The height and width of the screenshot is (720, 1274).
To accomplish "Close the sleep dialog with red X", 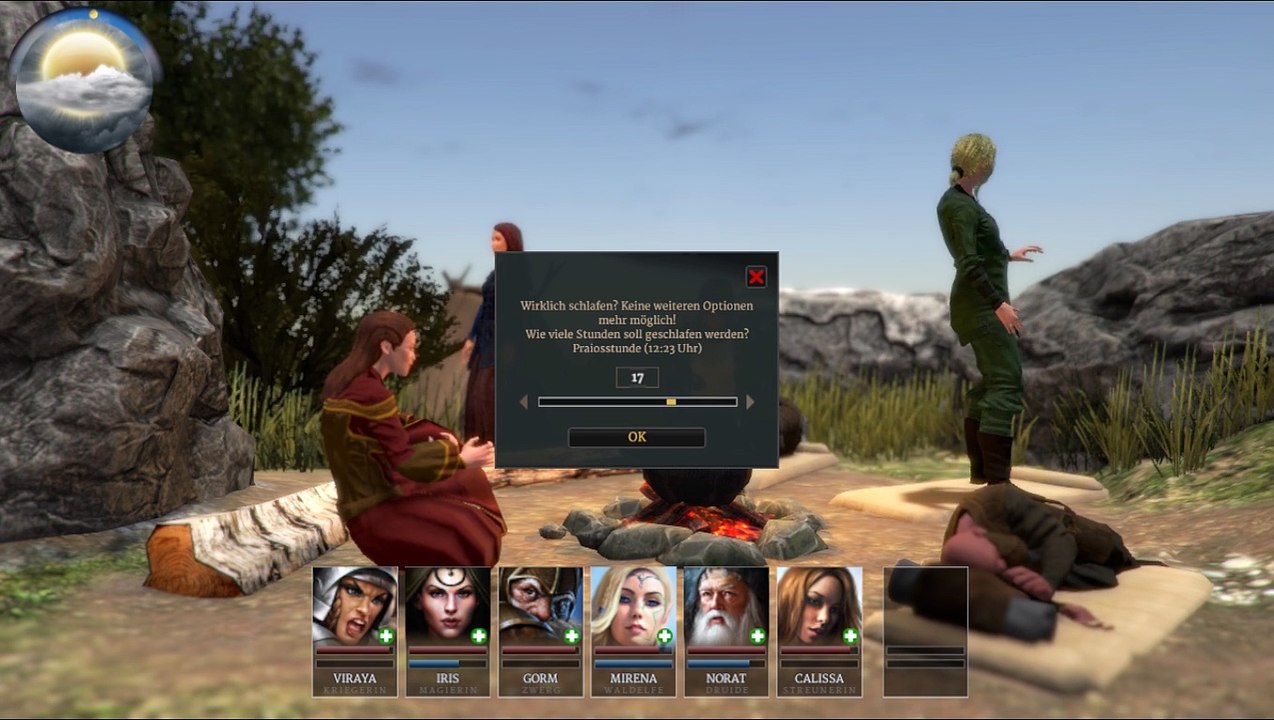I will 756,277.
